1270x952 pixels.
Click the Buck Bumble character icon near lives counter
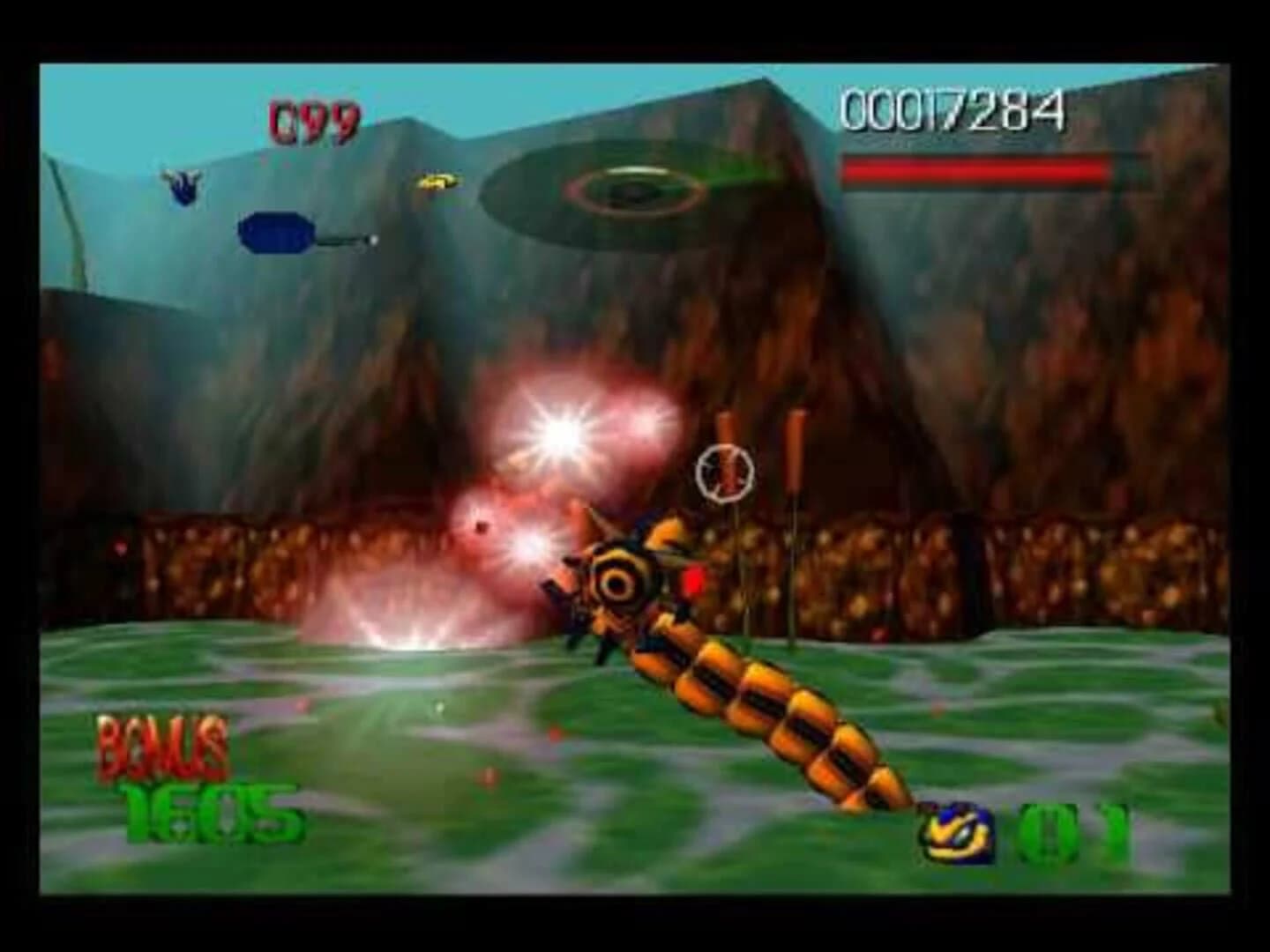[x=957, y=832]
